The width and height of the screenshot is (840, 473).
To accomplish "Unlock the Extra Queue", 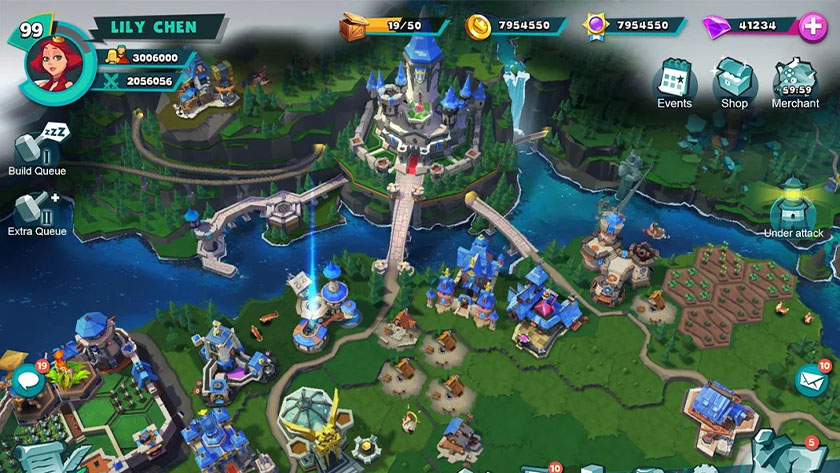I will (x=36, y=208).
